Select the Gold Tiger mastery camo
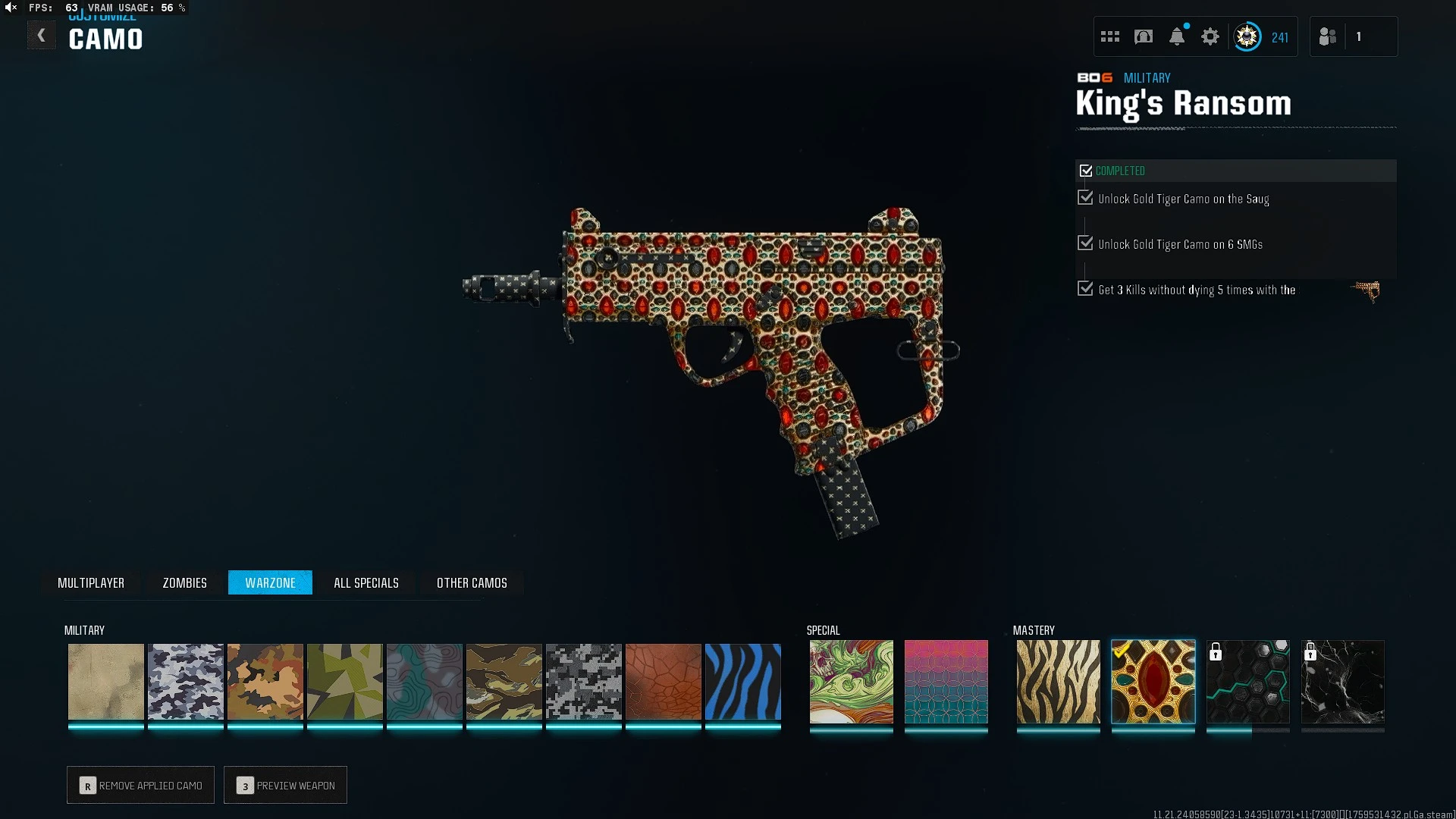Screen dimensions: 1456x819 click(1058, 681)
